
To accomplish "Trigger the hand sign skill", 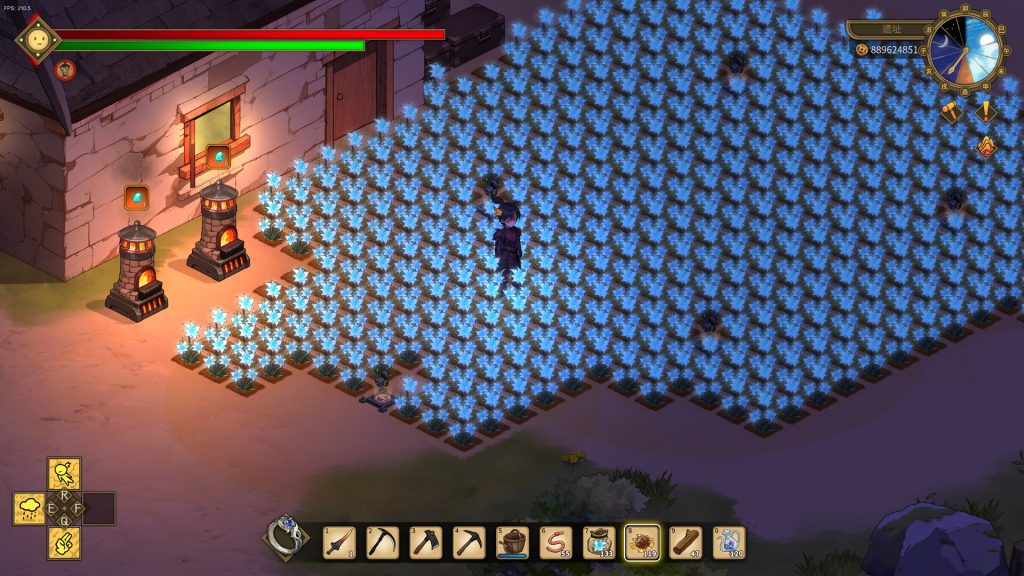I will 65,543.
